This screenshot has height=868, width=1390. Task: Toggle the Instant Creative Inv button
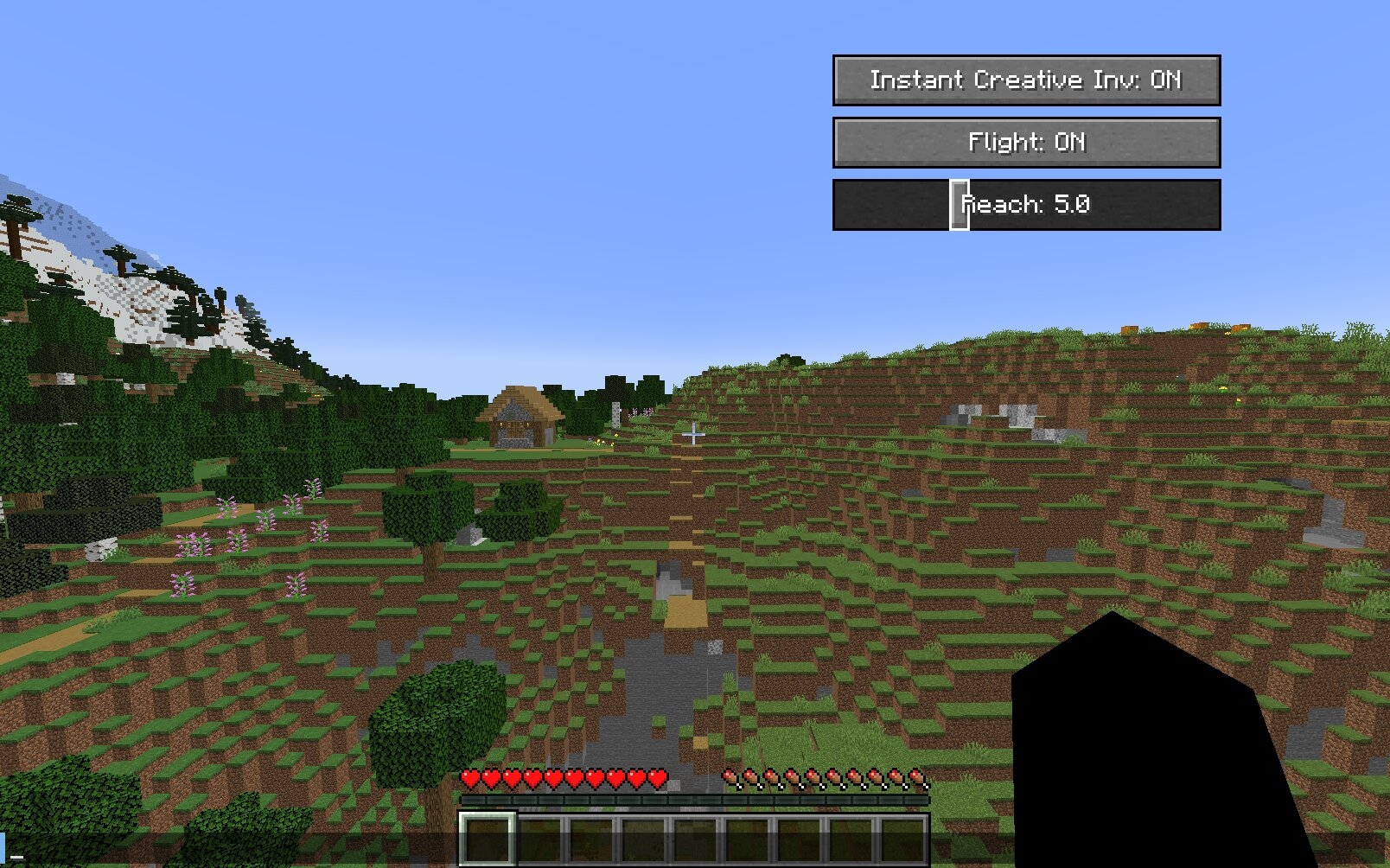pyautogui.click(x=1026, y=80)
